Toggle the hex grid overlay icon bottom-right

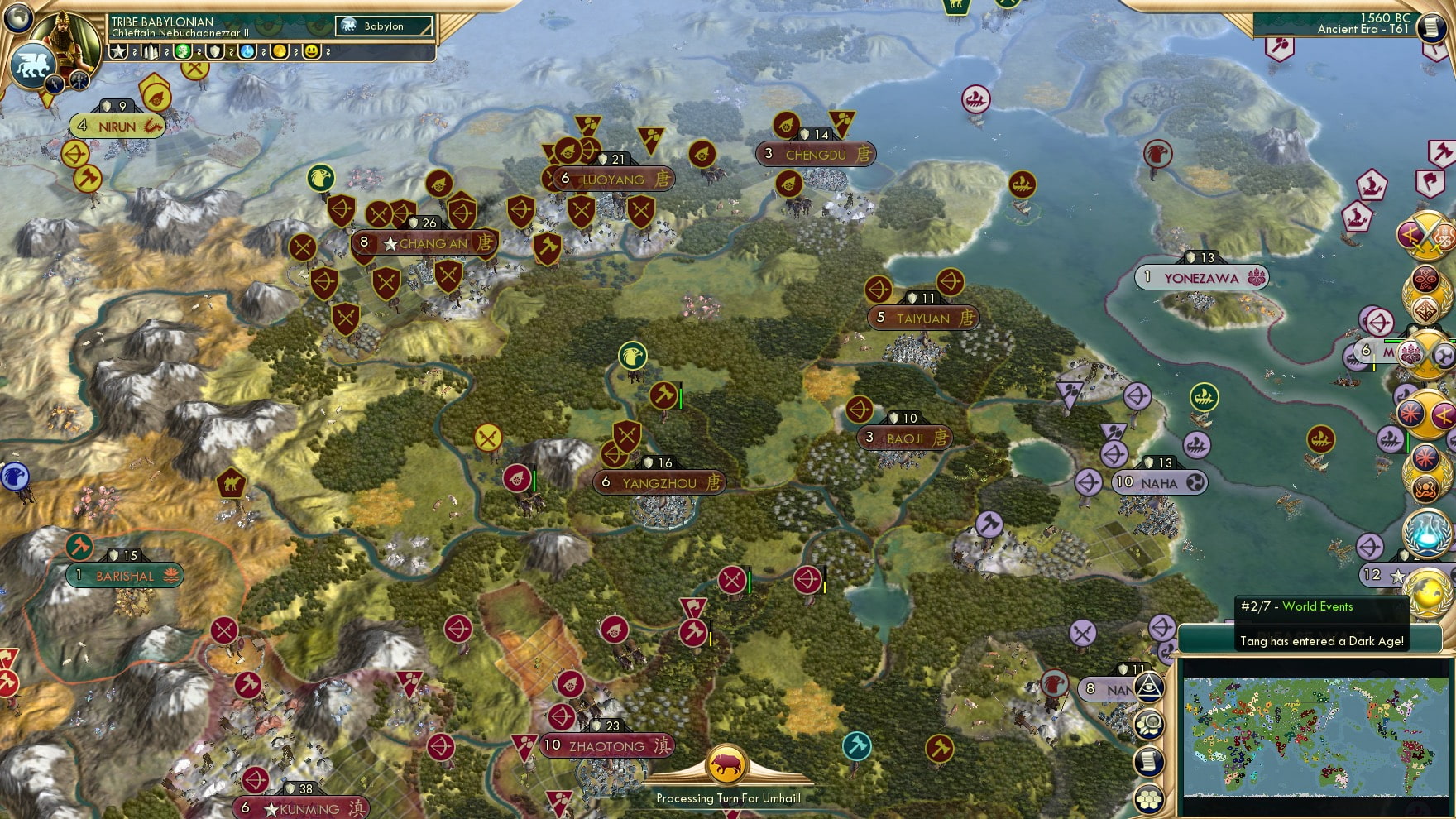pyautogui.click(x=1149, y=797)
